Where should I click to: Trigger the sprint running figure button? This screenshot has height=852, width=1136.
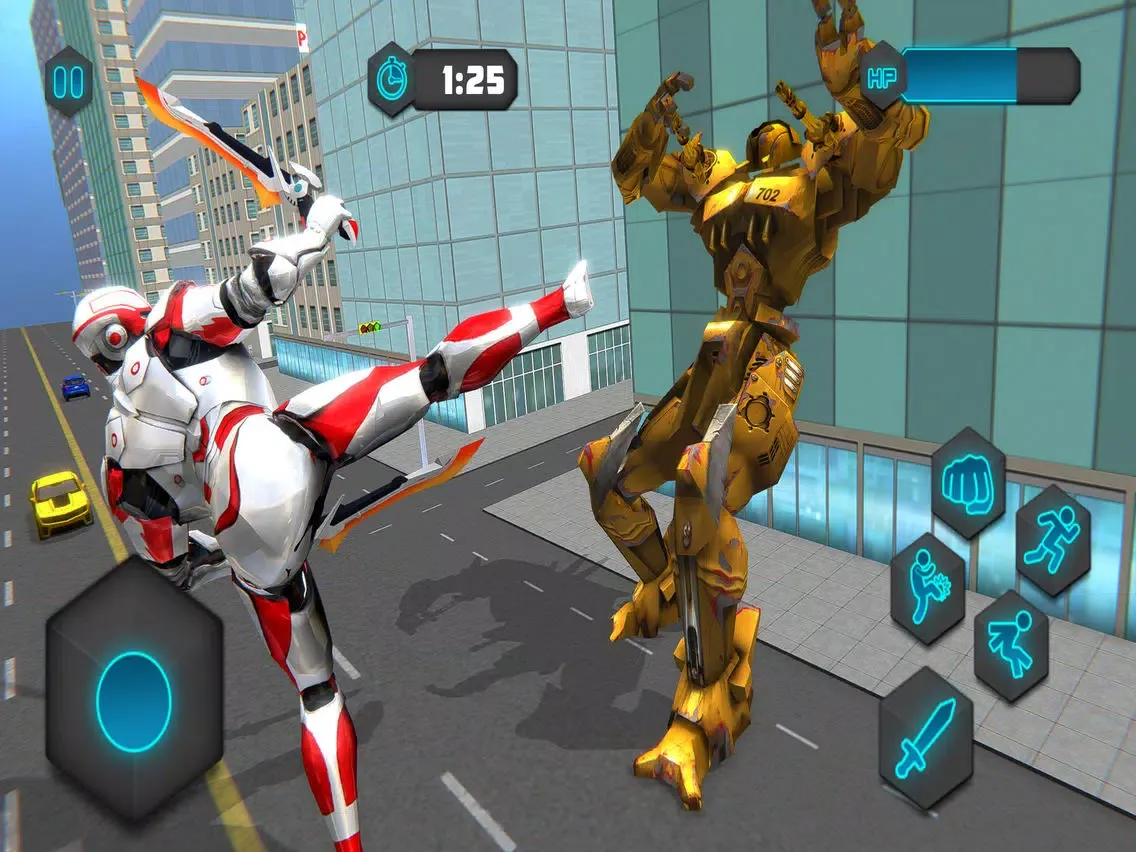(x=1052, y=541)
